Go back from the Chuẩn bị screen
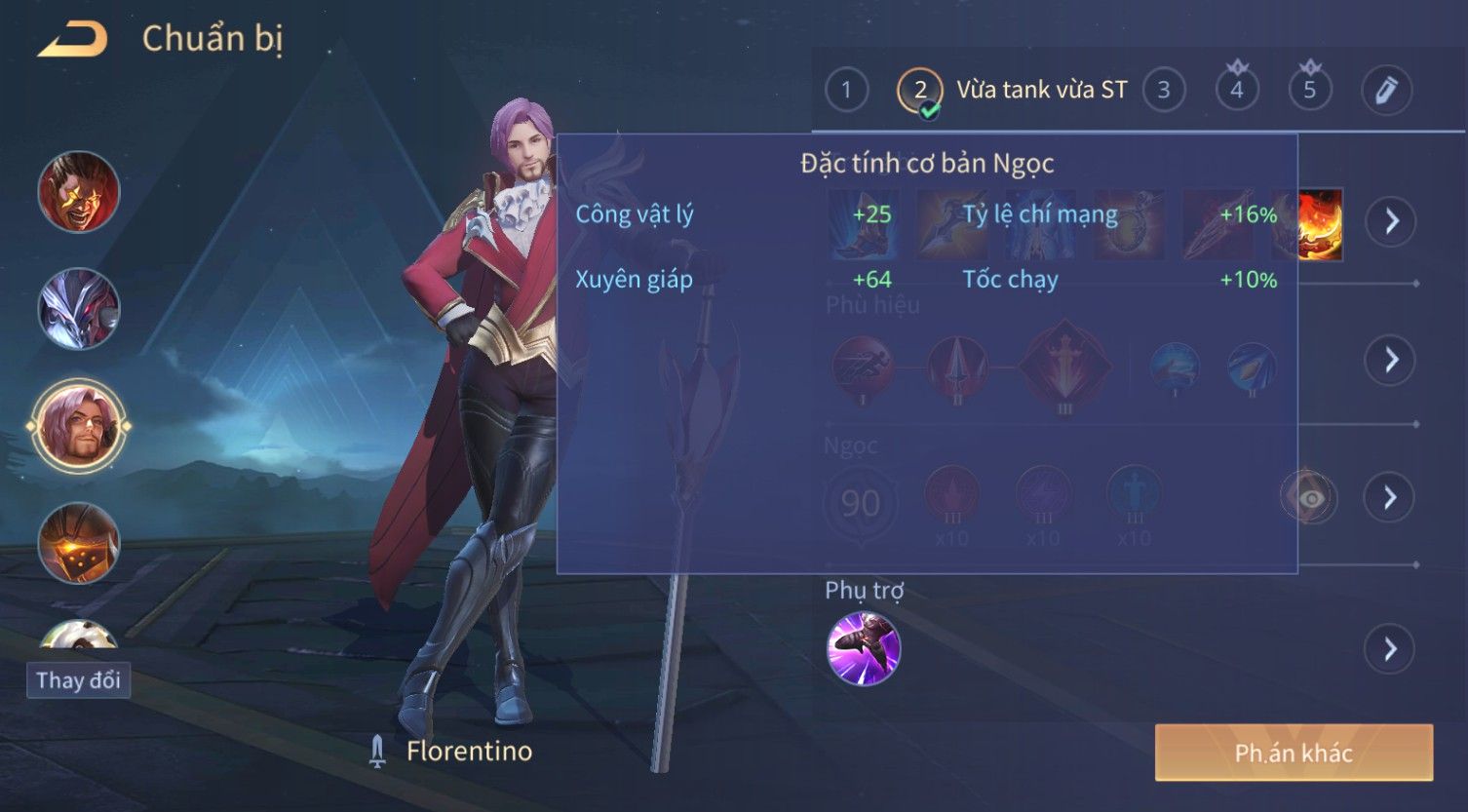Viewport: 1468px width, 812px height. (72, 40)
